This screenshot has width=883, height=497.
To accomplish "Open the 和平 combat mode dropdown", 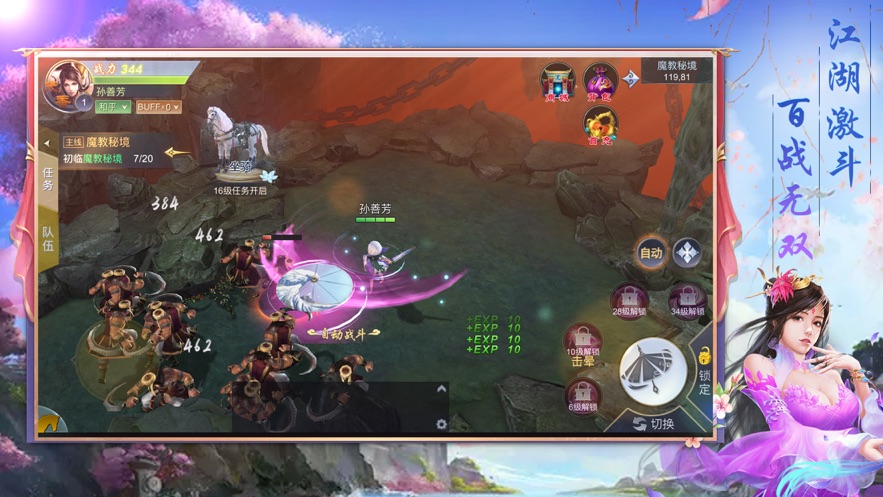I will (113, 107).
